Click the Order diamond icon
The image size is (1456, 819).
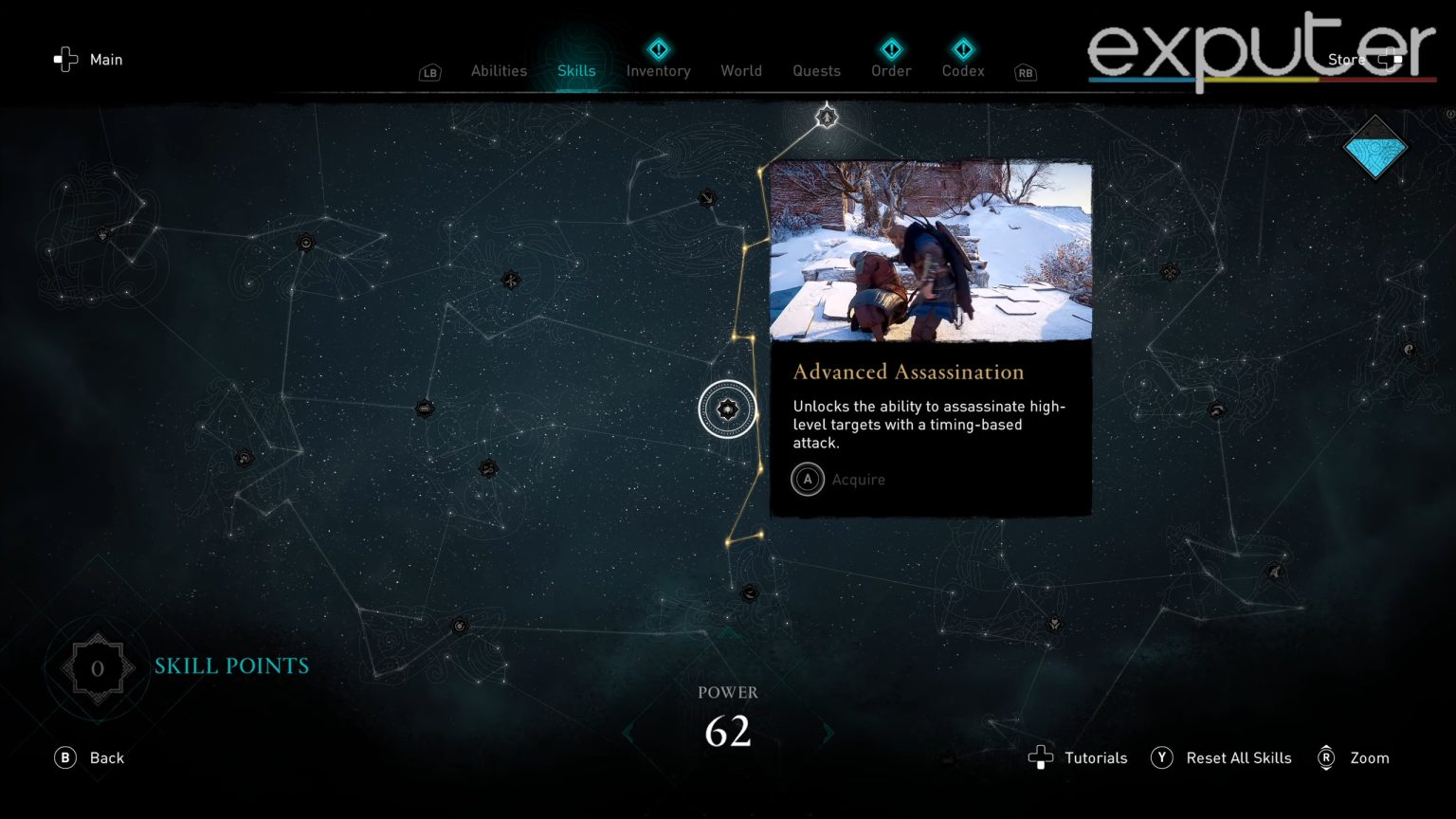[890, 49]
